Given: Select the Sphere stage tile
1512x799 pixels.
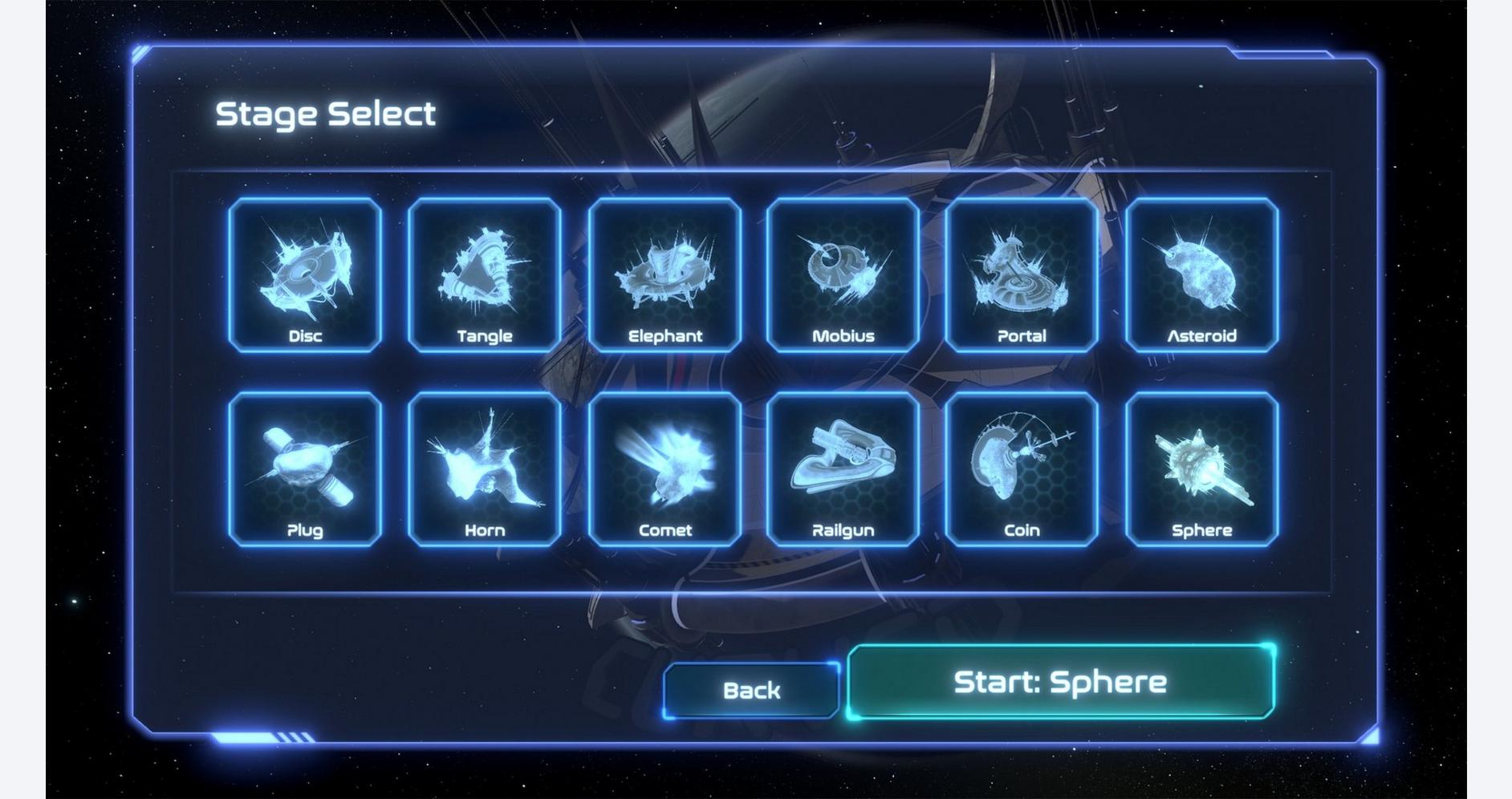Looking at the screenshot, I should pos(1201,469).
